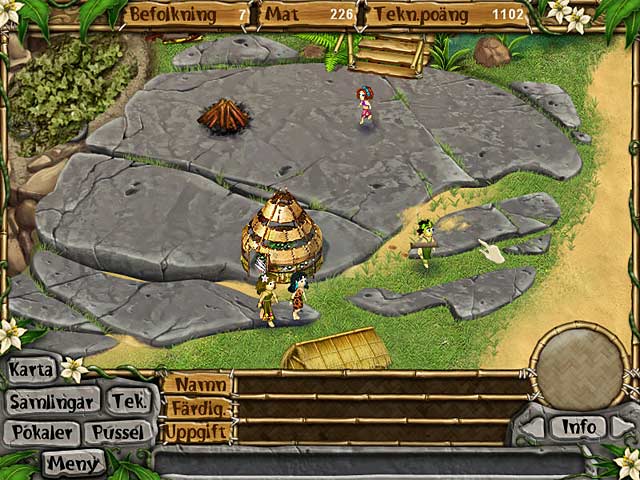Select next villager with right arrow

[622, 427]
